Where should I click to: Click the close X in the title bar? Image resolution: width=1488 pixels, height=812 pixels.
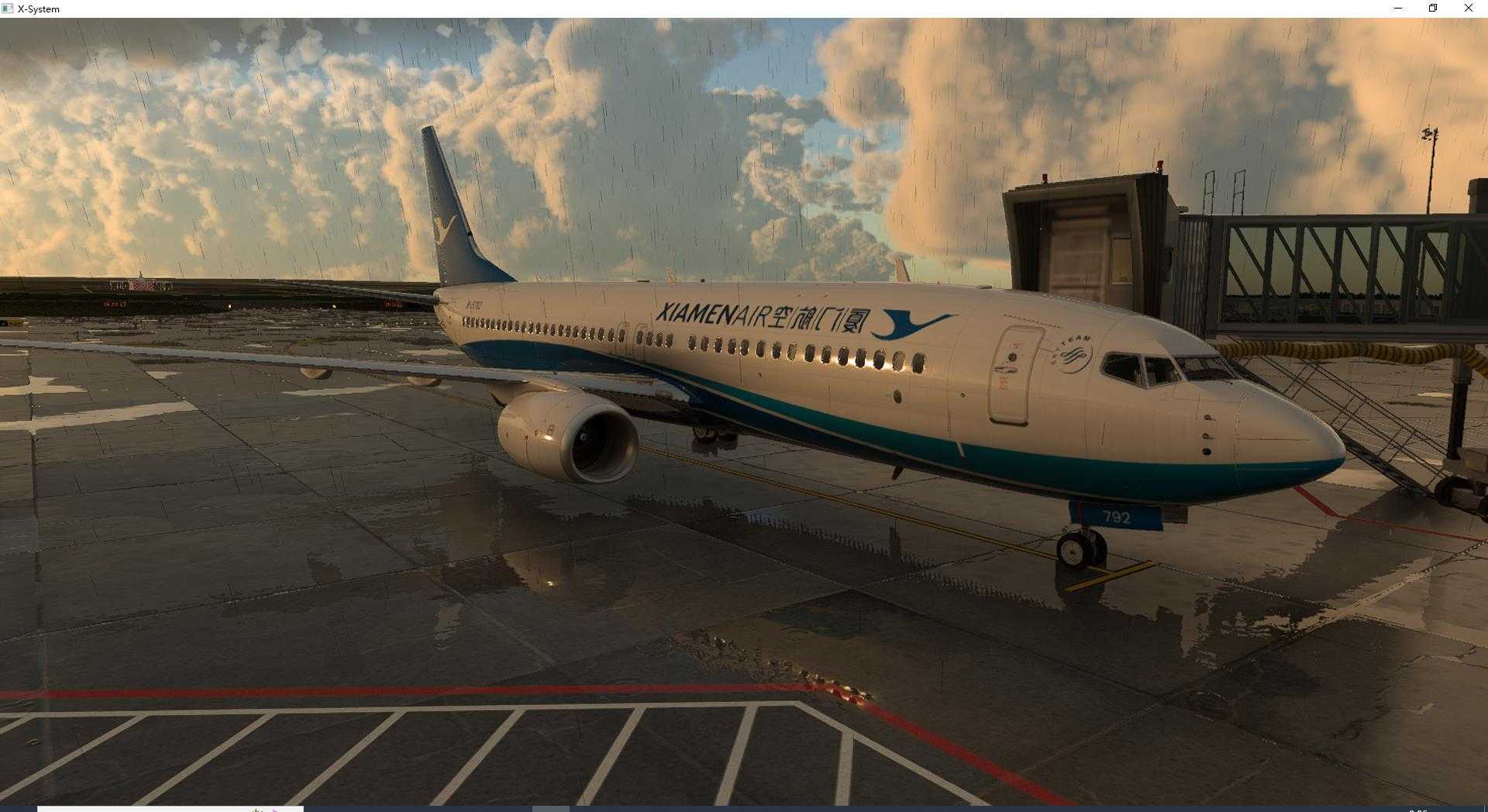(1468, 9)
